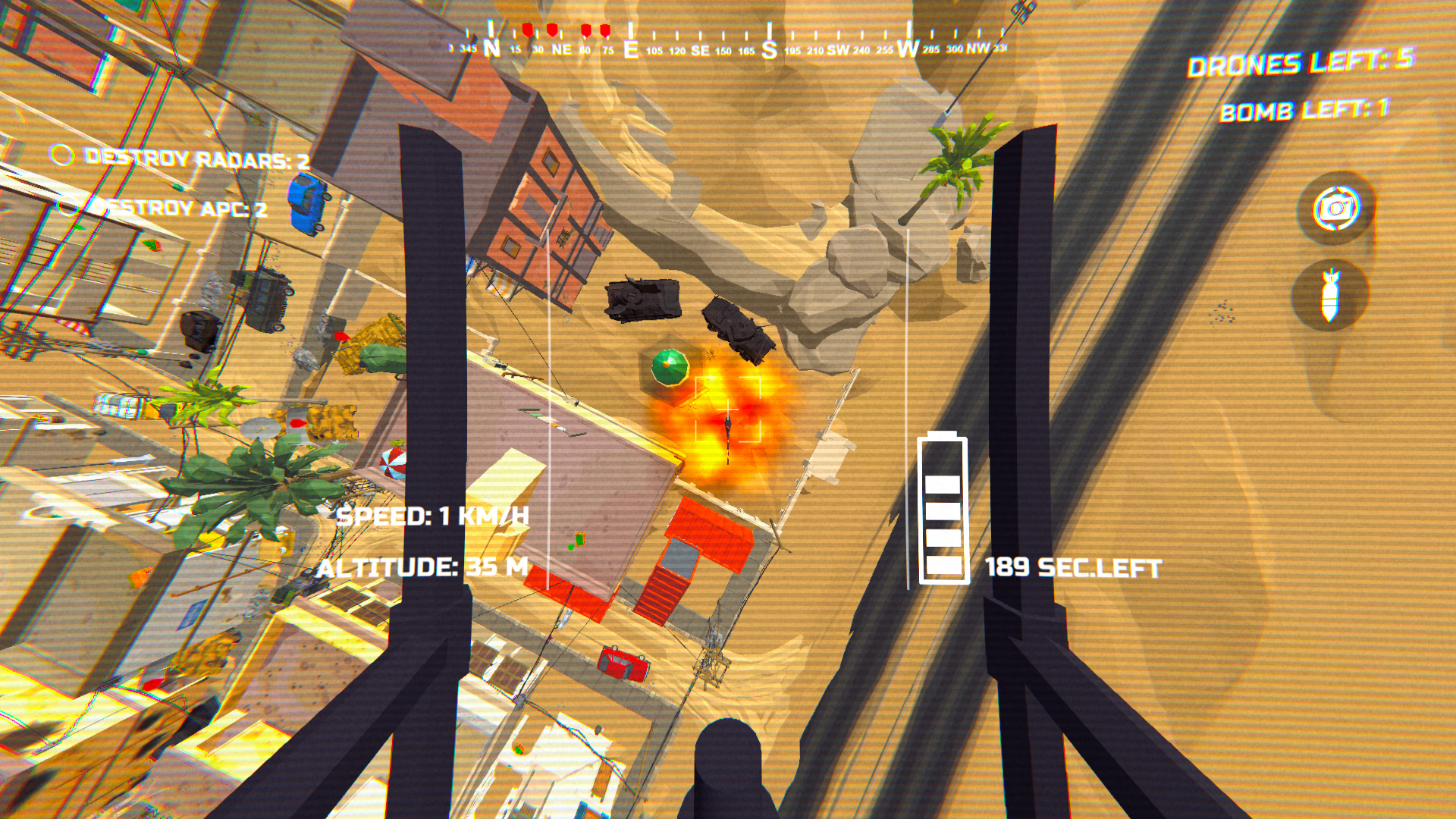Image resolution: width=1456 pixels, height=819 pixels.
Task: Click the battery charge indicator icon
Action: coord(942,508)
